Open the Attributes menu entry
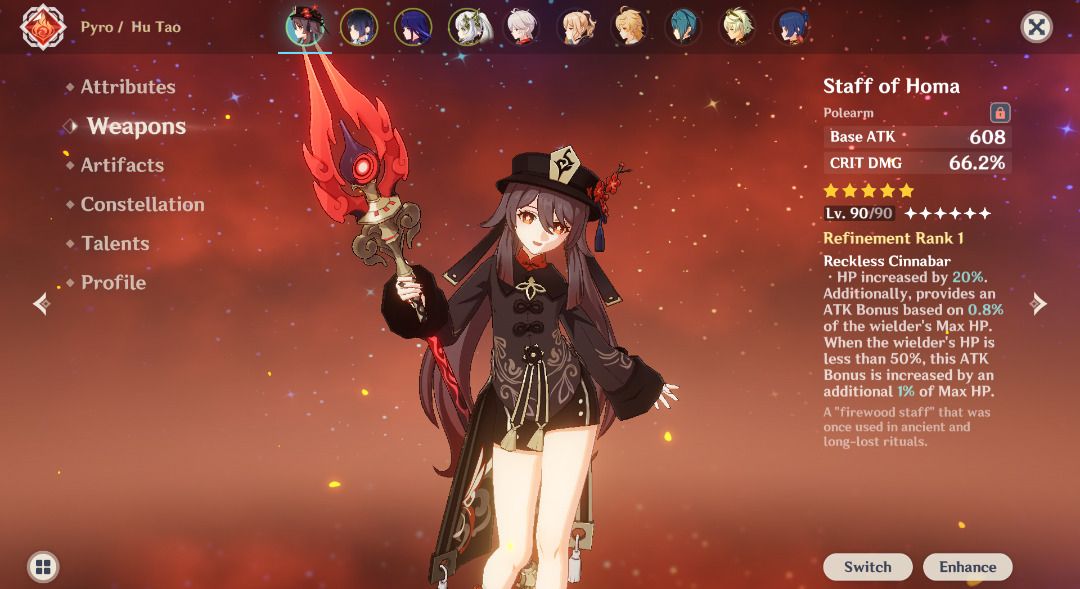This screenshot has width=1080, height=589. pyautogui.click(x=127, y=88)
